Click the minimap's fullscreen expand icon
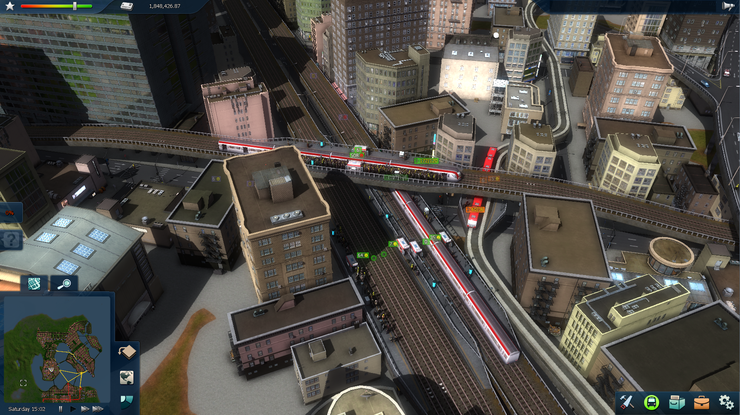740x415 pixels. coord(22,383)
